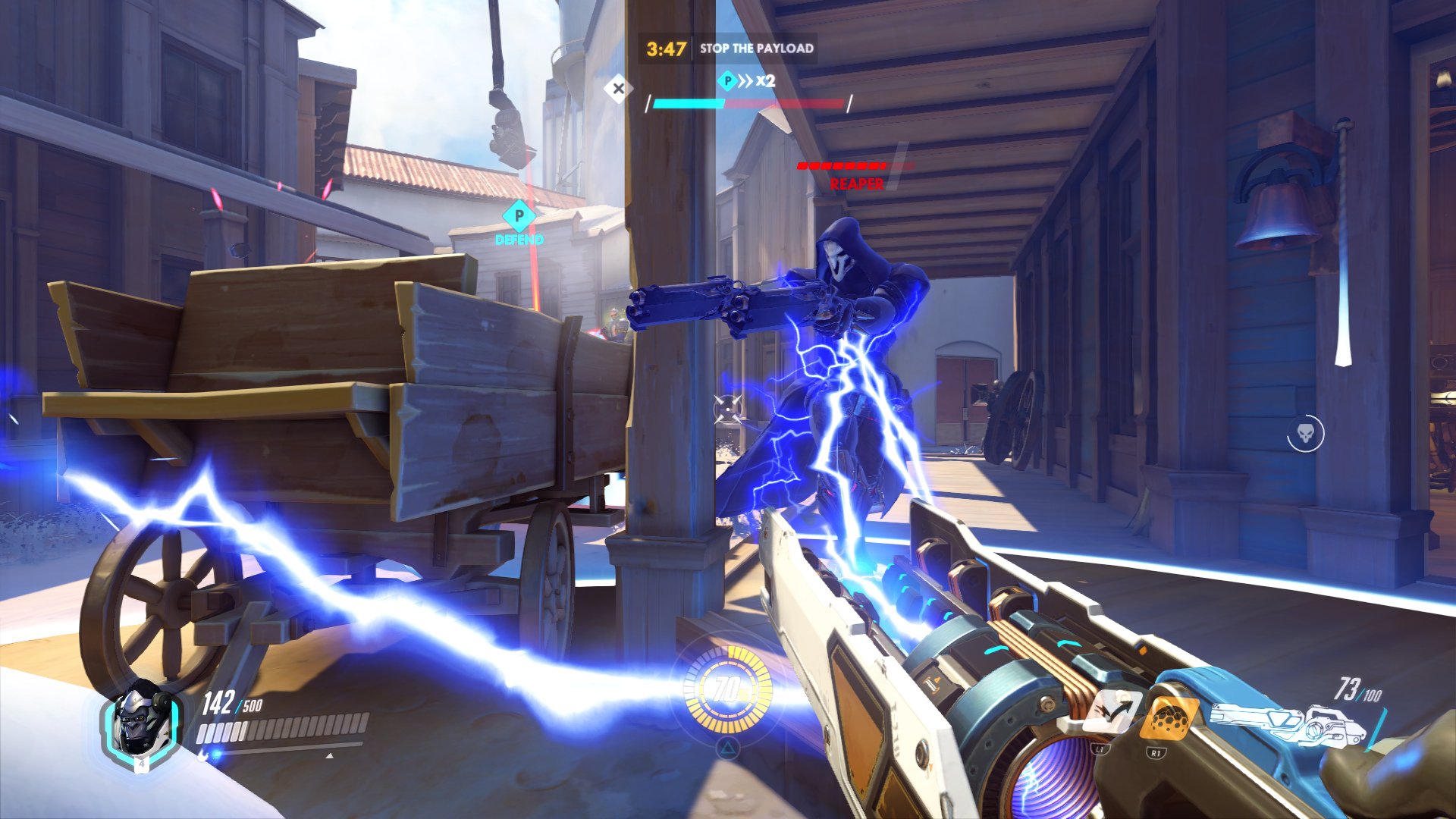
Task: Select the STOP THE PAYLOAD banner
Action: point(758,47)
